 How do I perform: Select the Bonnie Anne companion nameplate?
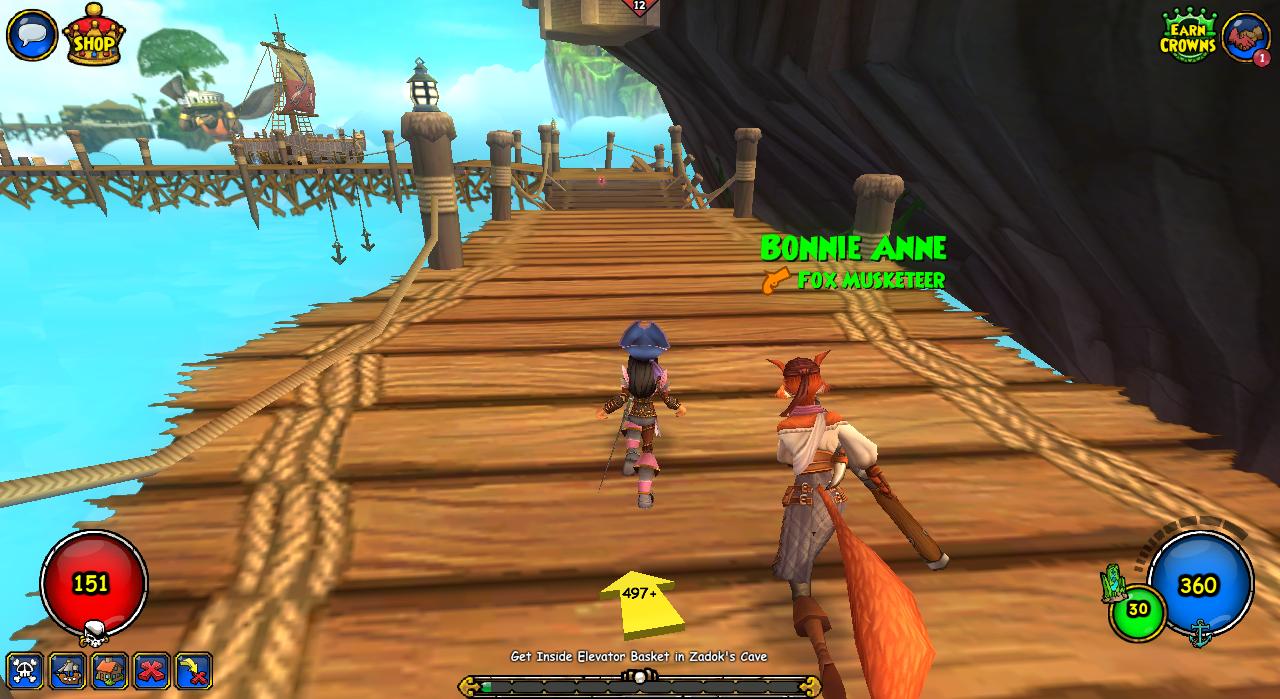(853, 248)
